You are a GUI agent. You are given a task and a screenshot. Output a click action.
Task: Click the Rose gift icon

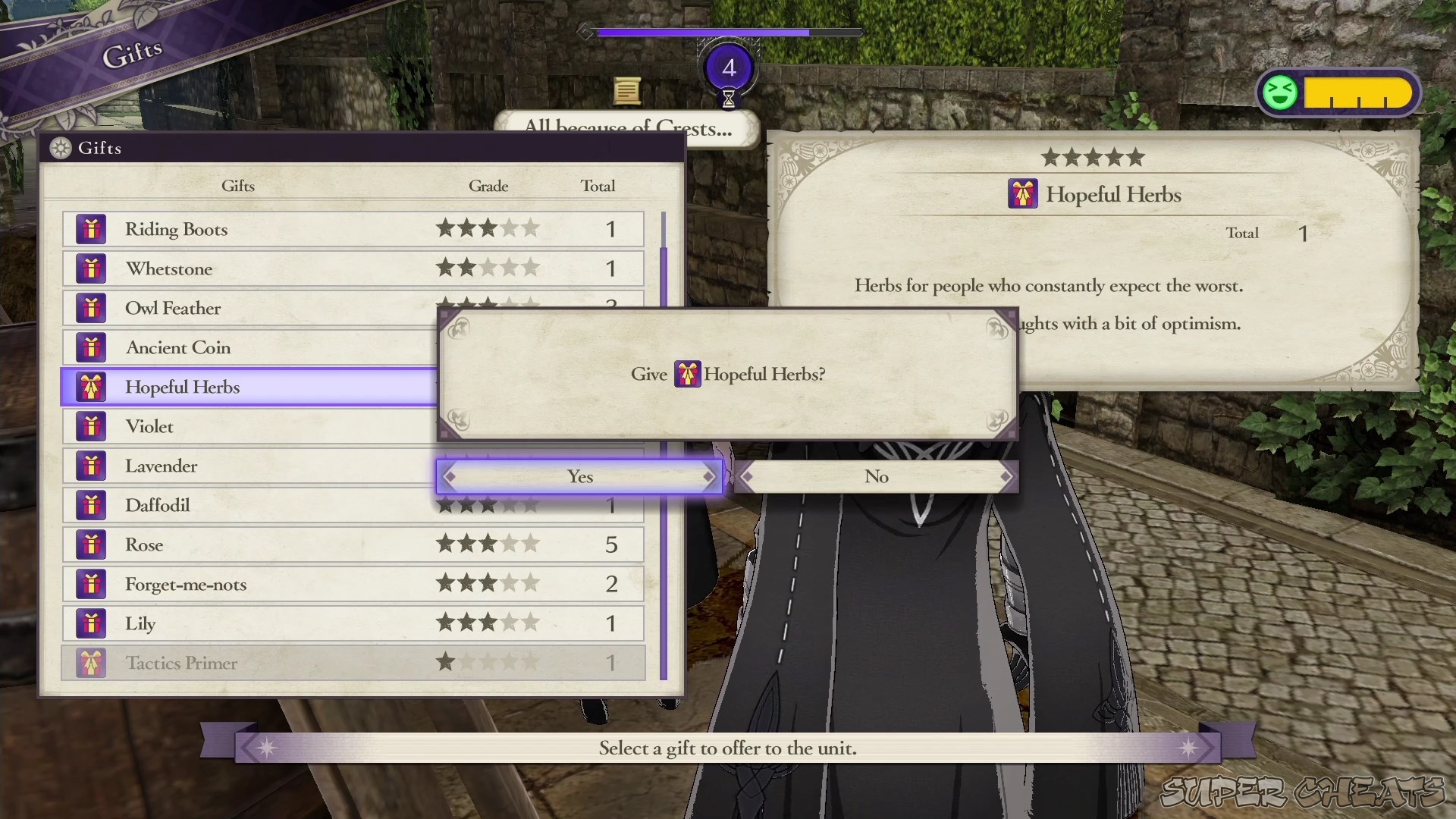[x=91, y=544]
